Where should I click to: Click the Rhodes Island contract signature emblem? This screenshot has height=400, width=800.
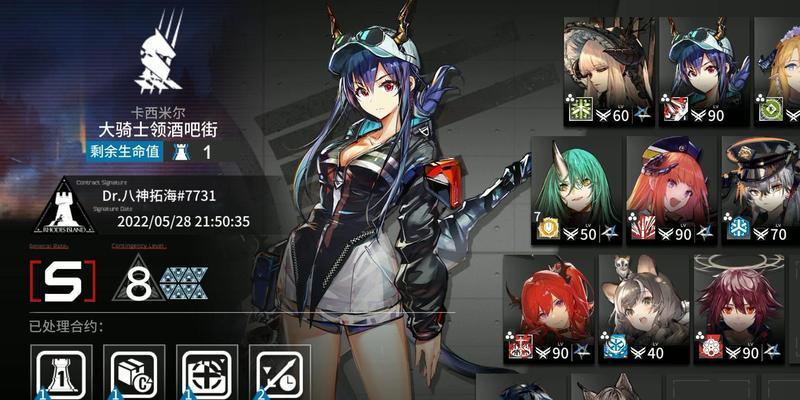click(x=65, y=207)
